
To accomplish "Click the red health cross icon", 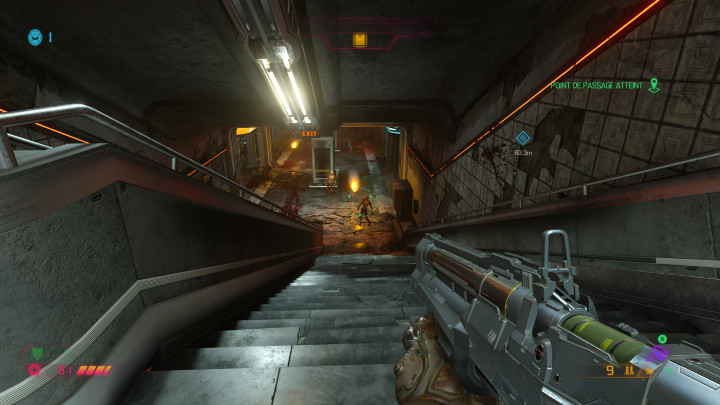I will pos(35,370).
